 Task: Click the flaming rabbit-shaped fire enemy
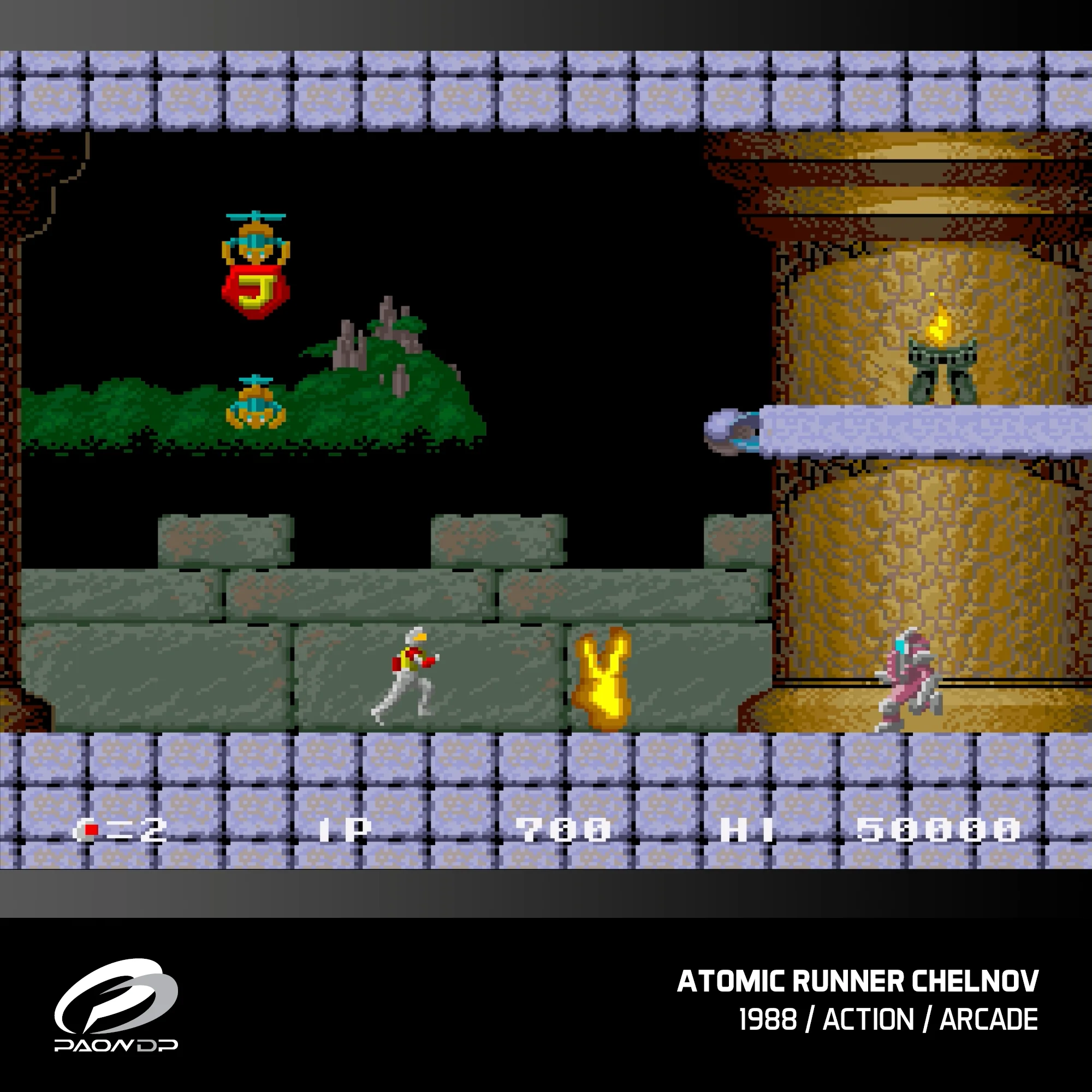coord(604,680)
